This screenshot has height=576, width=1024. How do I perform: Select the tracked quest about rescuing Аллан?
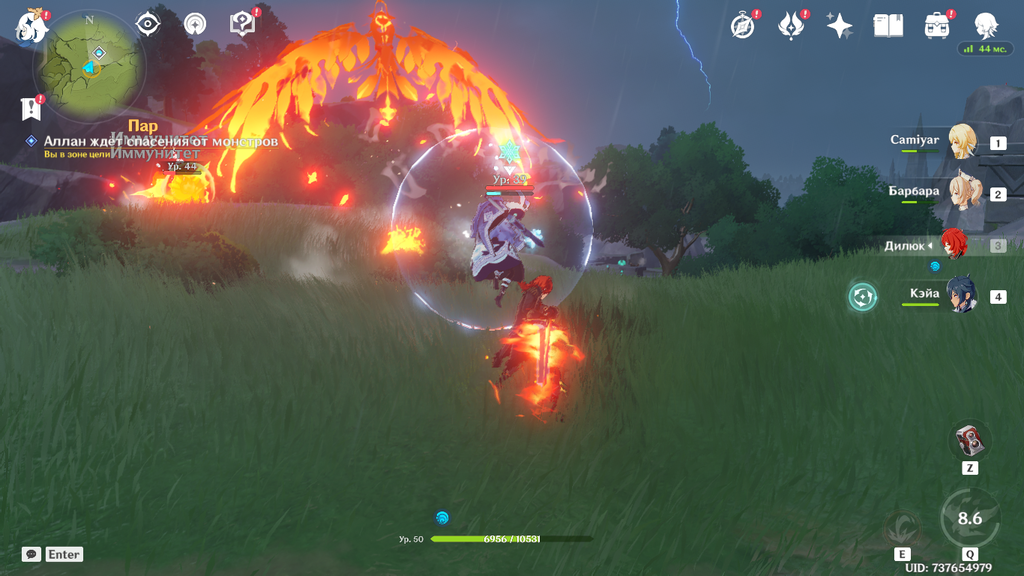point(160,142)
